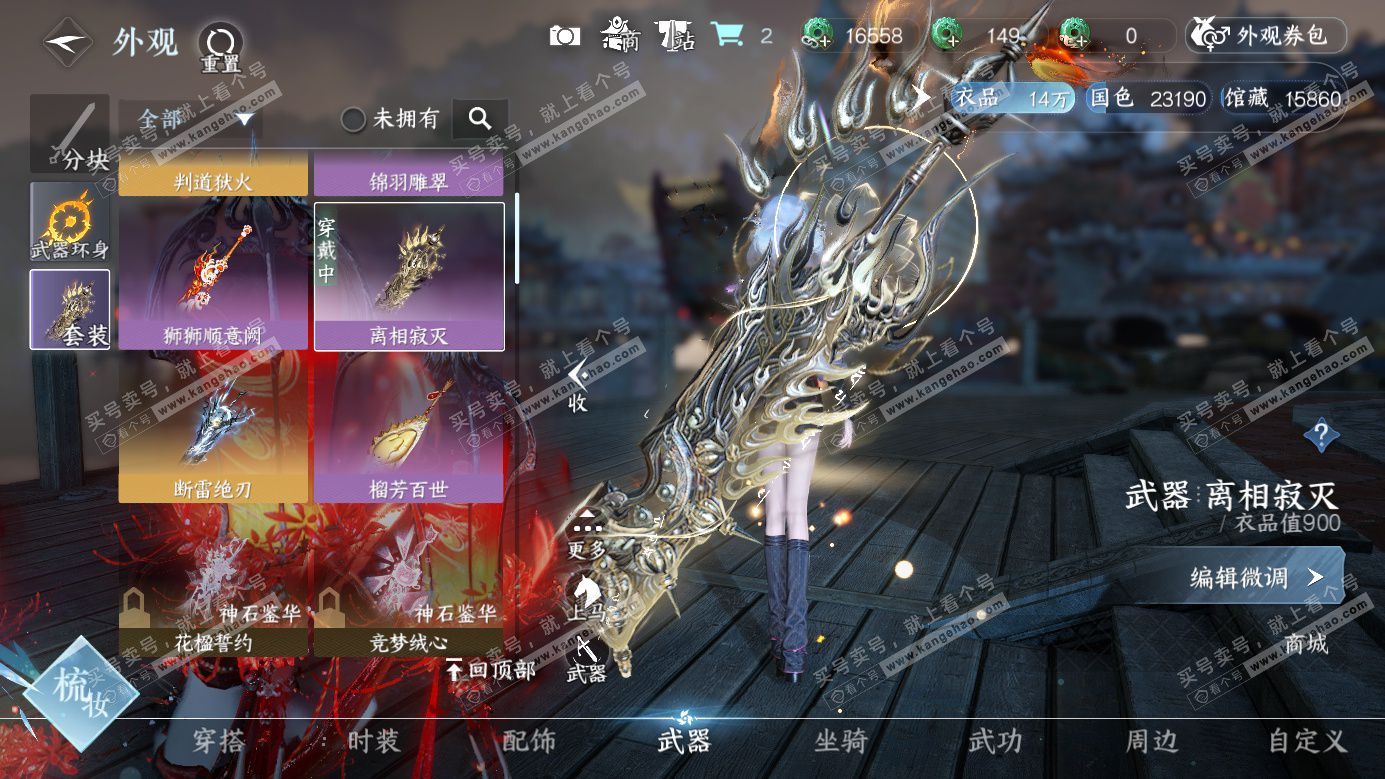Image resolution: width=1385 pixels, height=779 pixels.
Task: Switch to the 武器坏身 category
Action: pyautogui.click(x=69, y=222)
